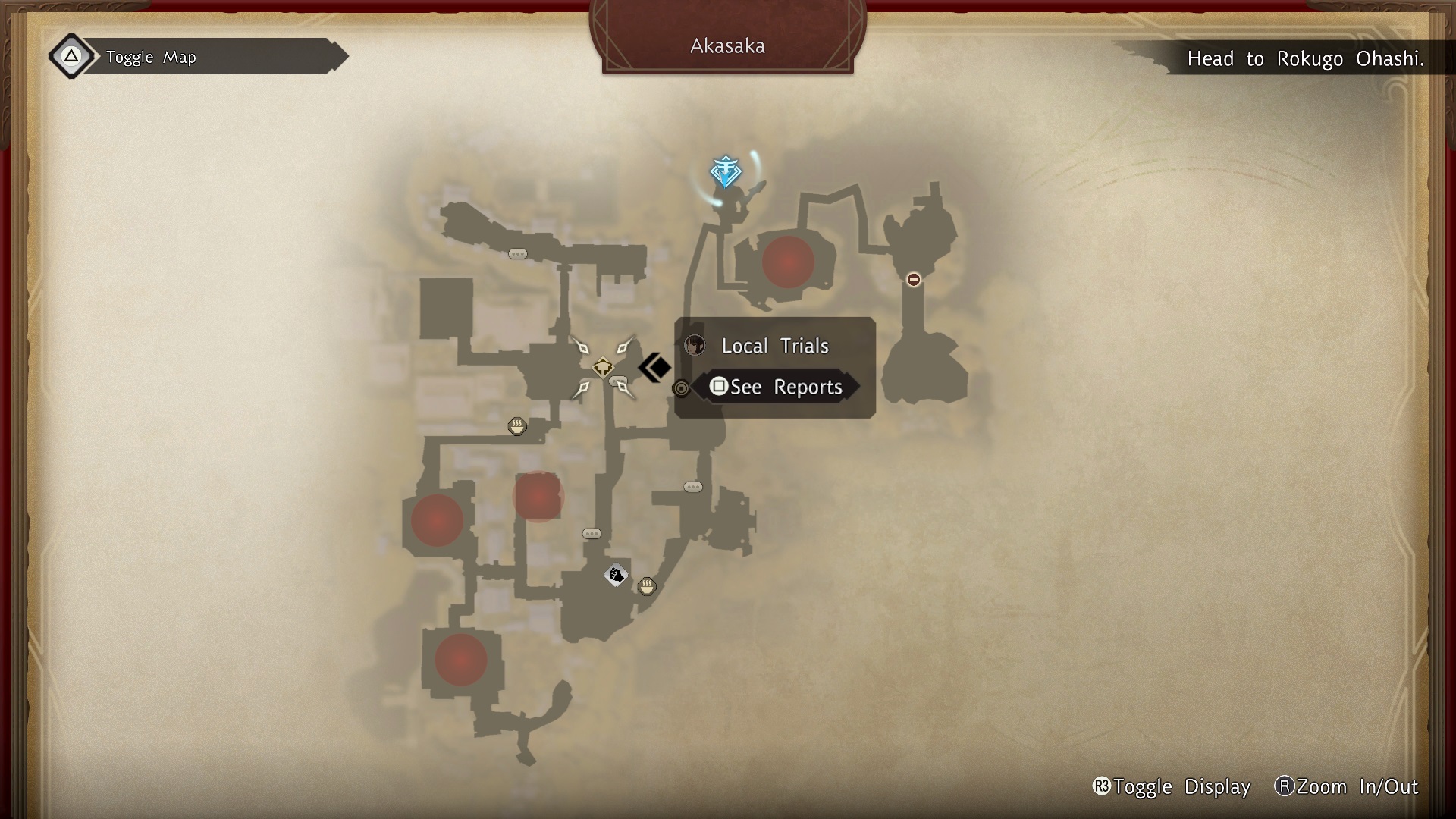Select the Head to Rokugo Ohashi objective

(x=1307, y=59)
